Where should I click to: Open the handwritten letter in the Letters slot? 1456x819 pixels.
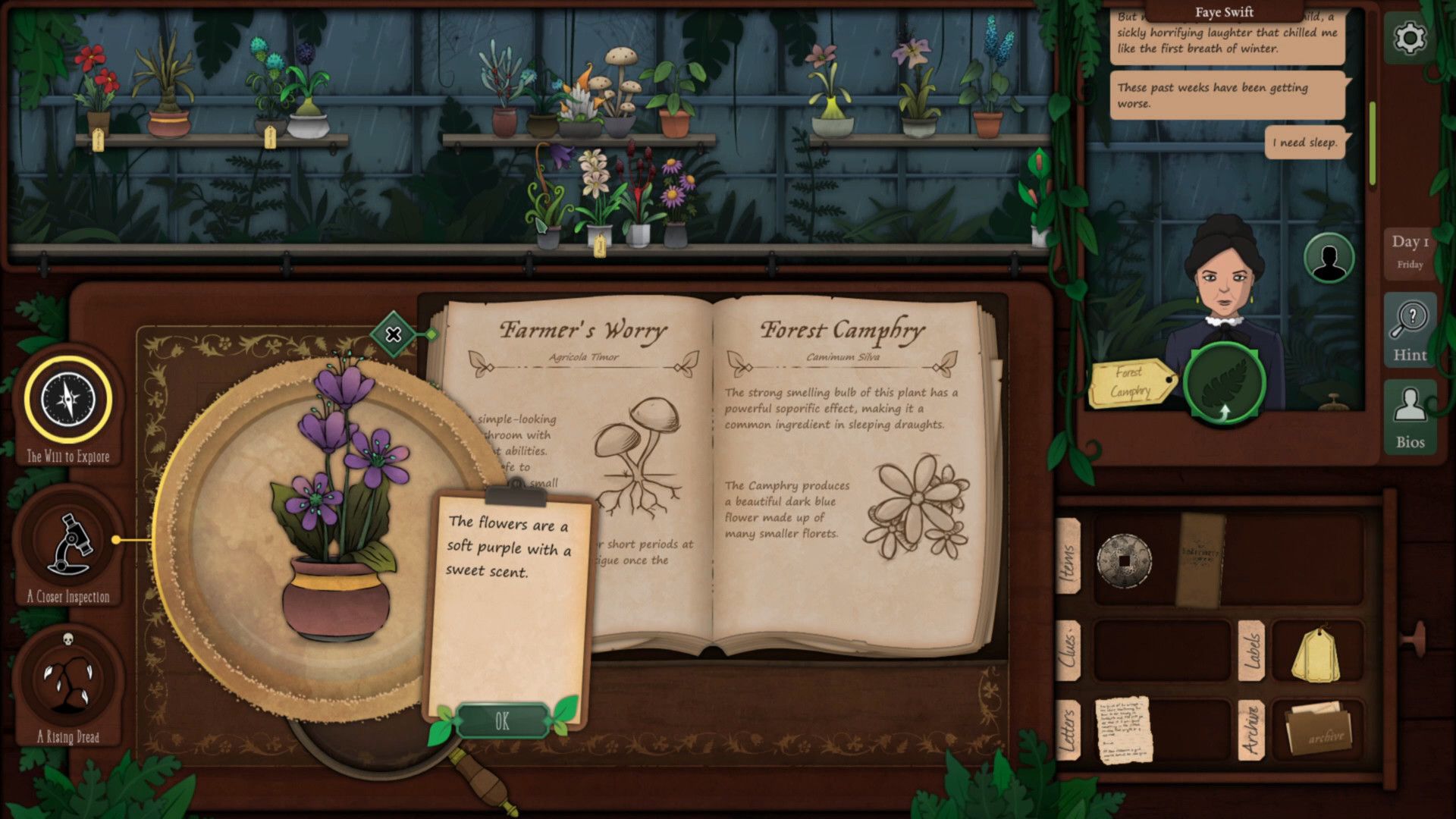pyautogui.click(x=1125, y=730)
